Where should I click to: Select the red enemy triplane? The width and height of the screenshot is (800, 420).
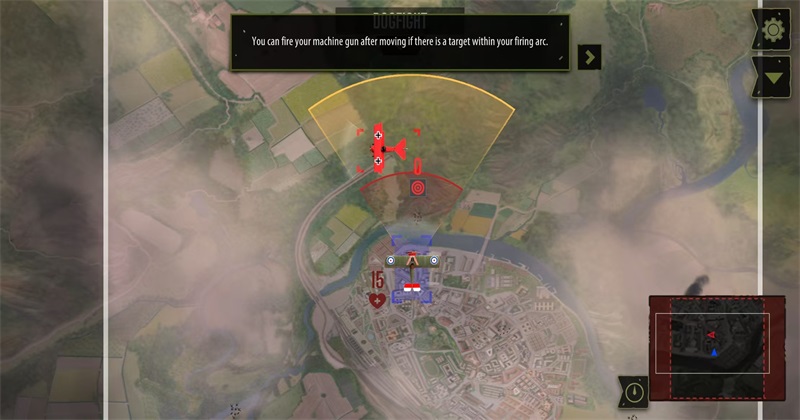[385, 150]
